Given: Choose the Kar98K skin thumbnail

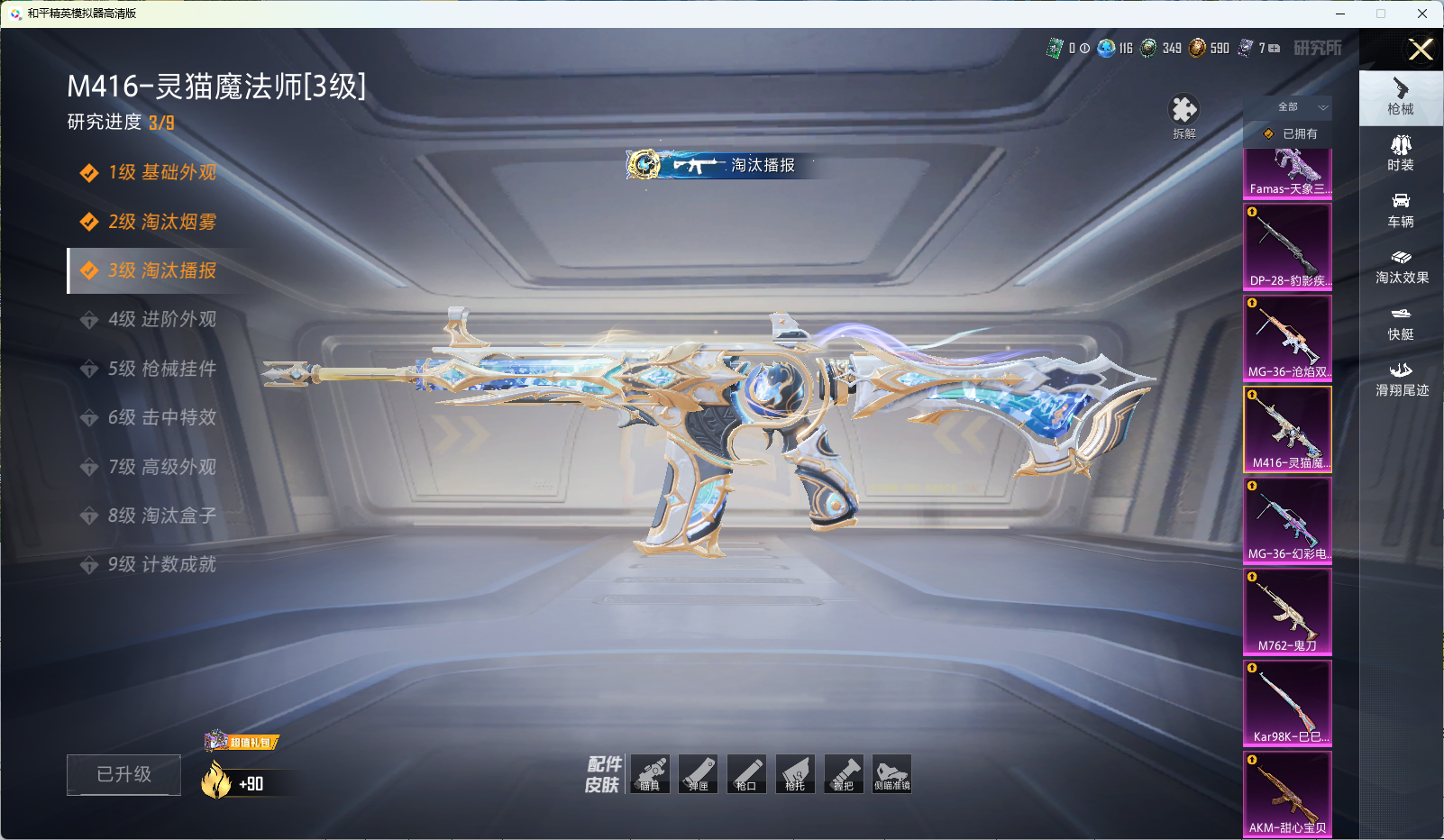Looking at the screenshot, I should click(x=1287, y=703).
